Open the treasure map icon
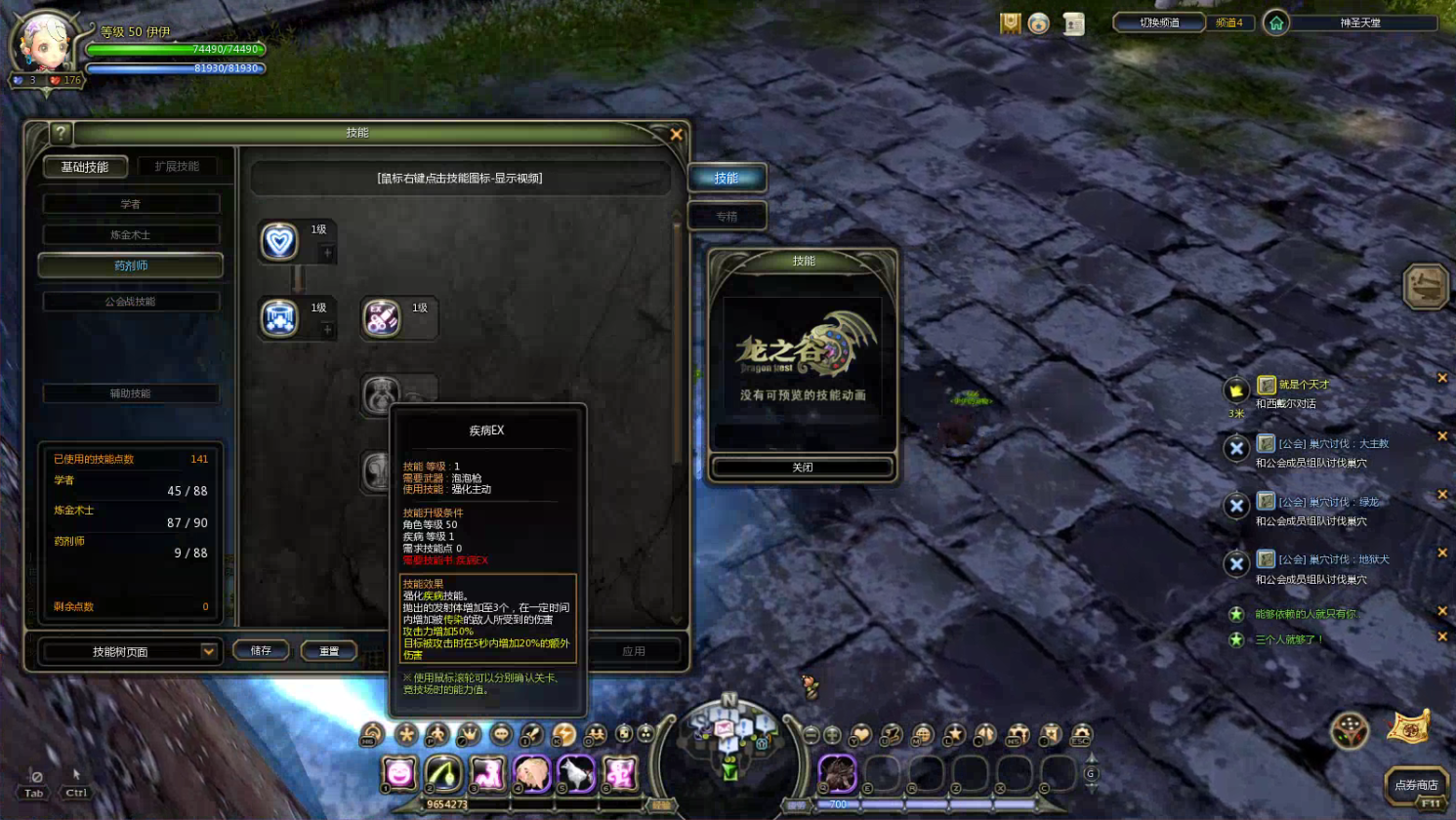This screenshot has height=820, width=1456. (1408, 728)
